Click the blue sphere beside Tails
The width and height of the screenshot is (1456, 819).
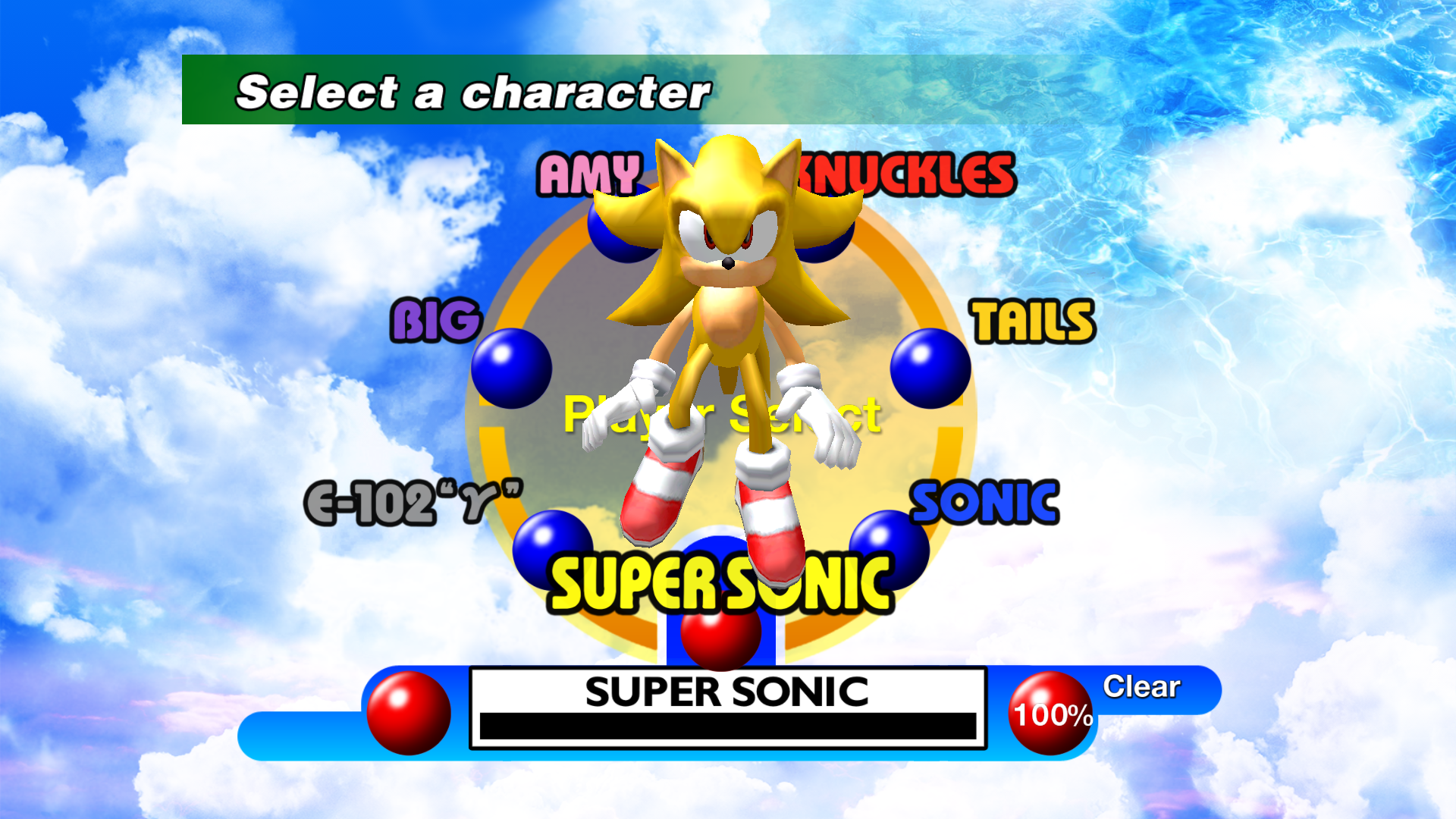pyautogui.click(x=930, y=369)
